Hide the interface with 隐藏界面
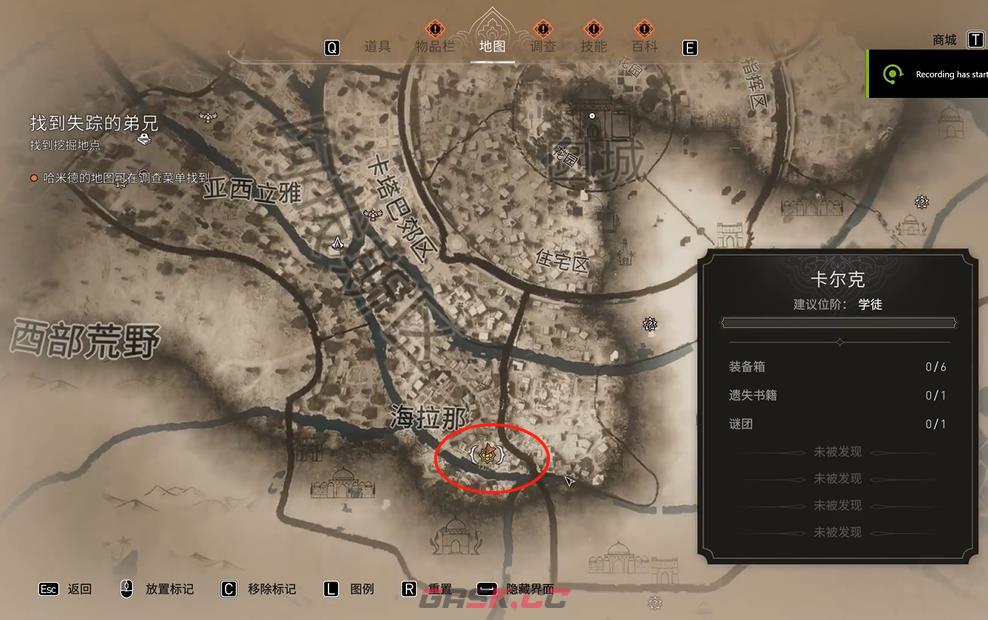This screenshot has height=620, width=988. pyautogui.click(x=530, y=589)
